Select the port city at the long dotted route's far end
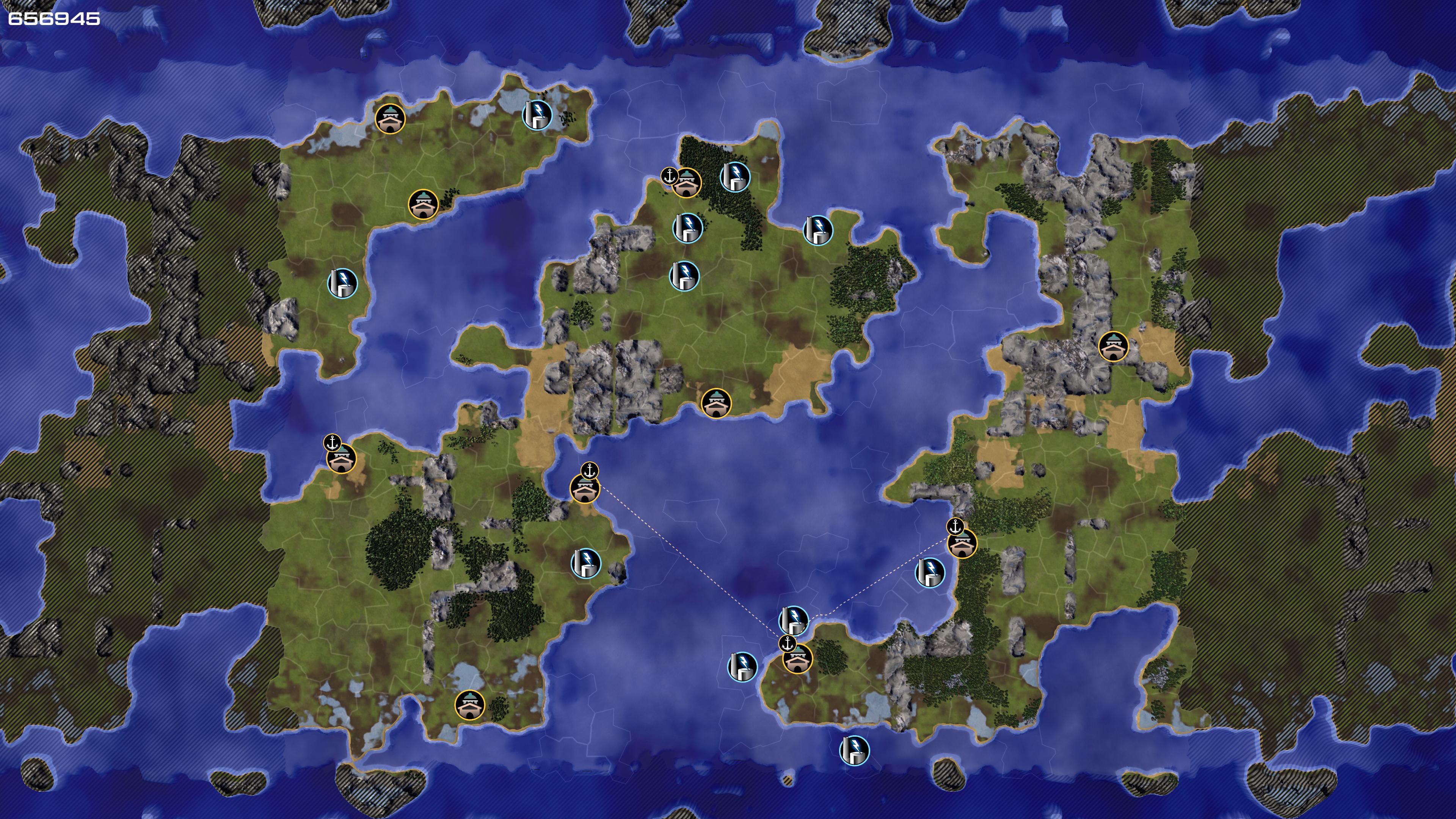 584,489
